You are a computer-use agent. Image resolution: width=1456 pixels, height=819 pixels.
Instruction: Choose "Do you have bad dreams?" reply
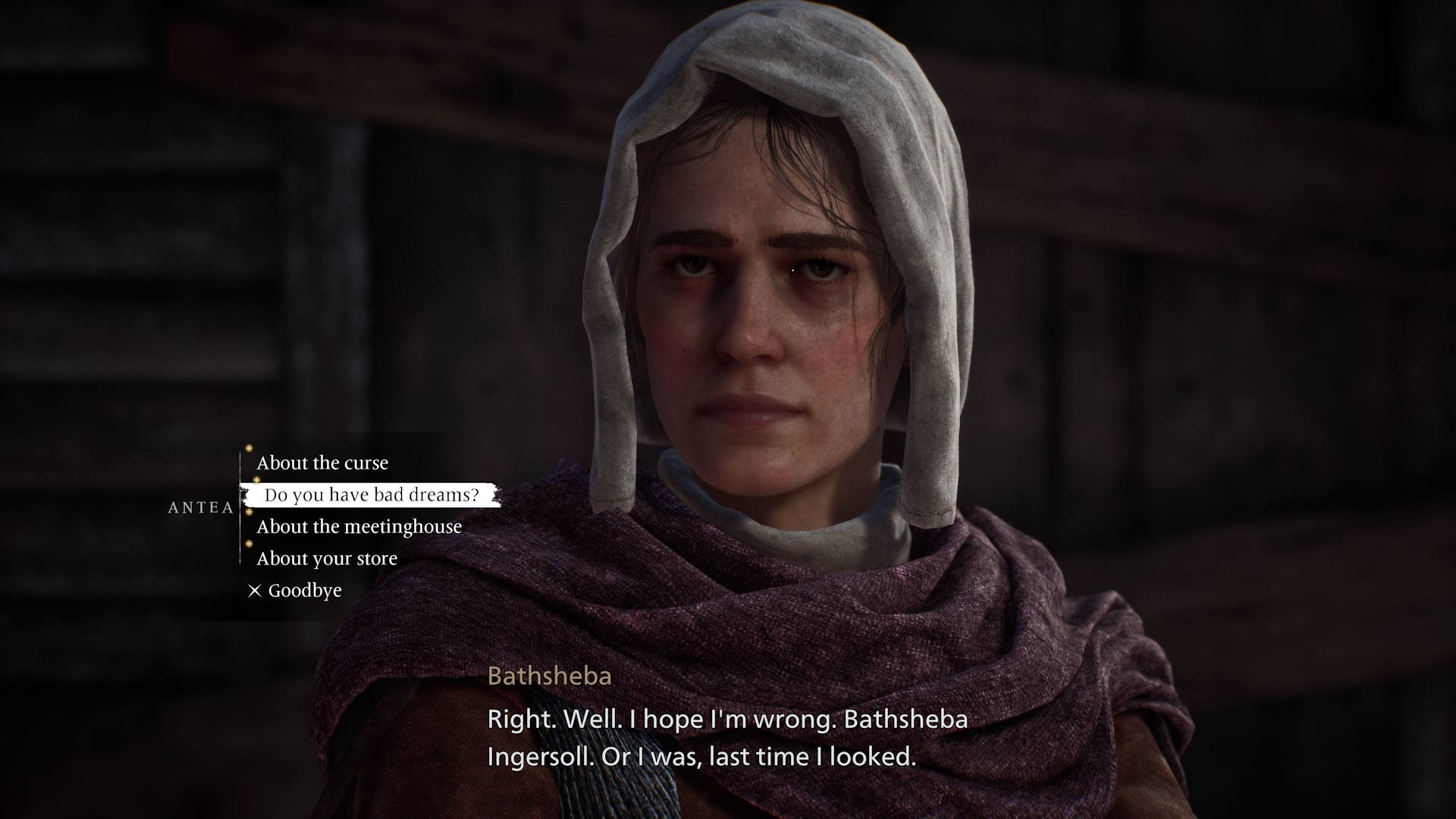(372, 495)
